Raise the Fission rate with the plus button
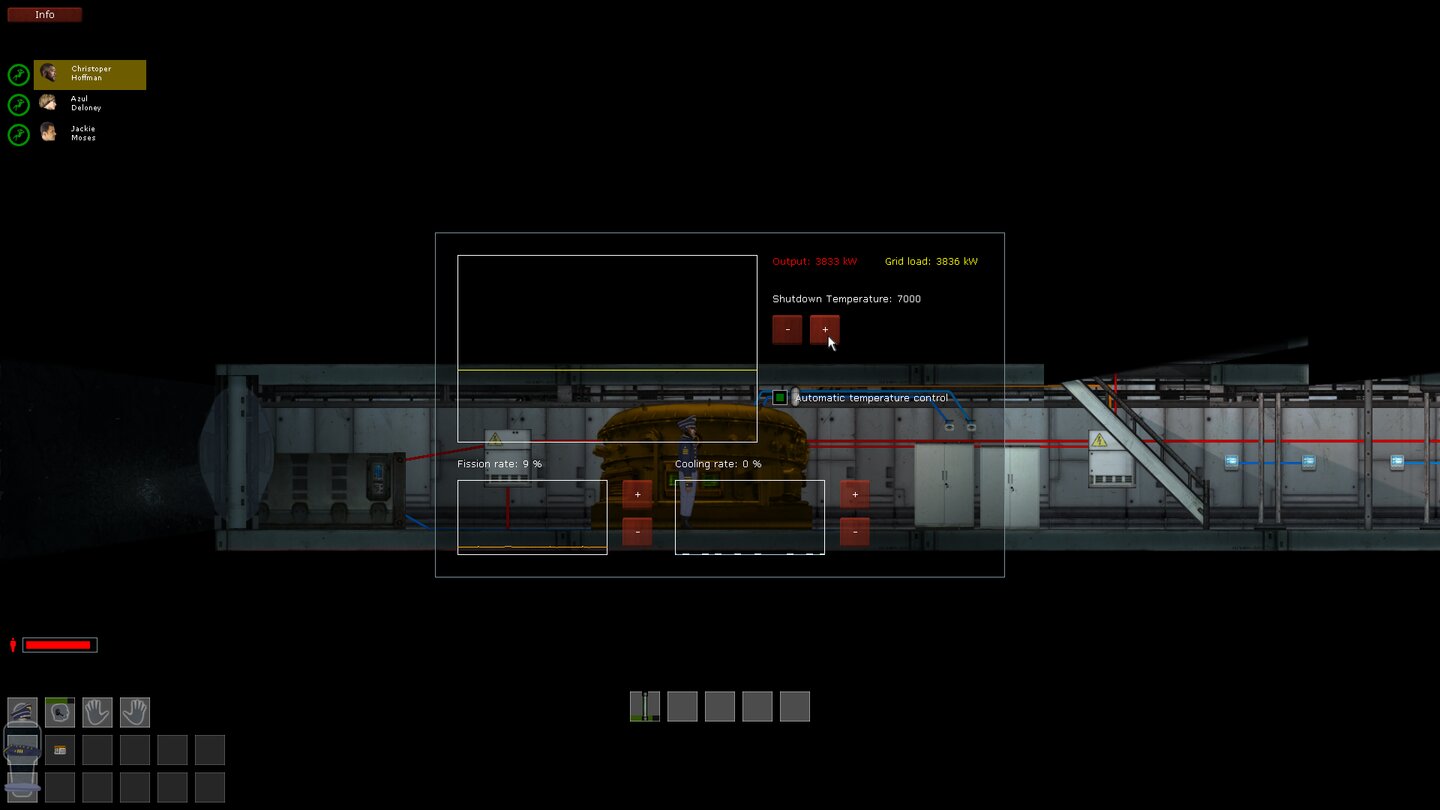Viewport: 1440px width, 810px height. [x=637, y=493]
